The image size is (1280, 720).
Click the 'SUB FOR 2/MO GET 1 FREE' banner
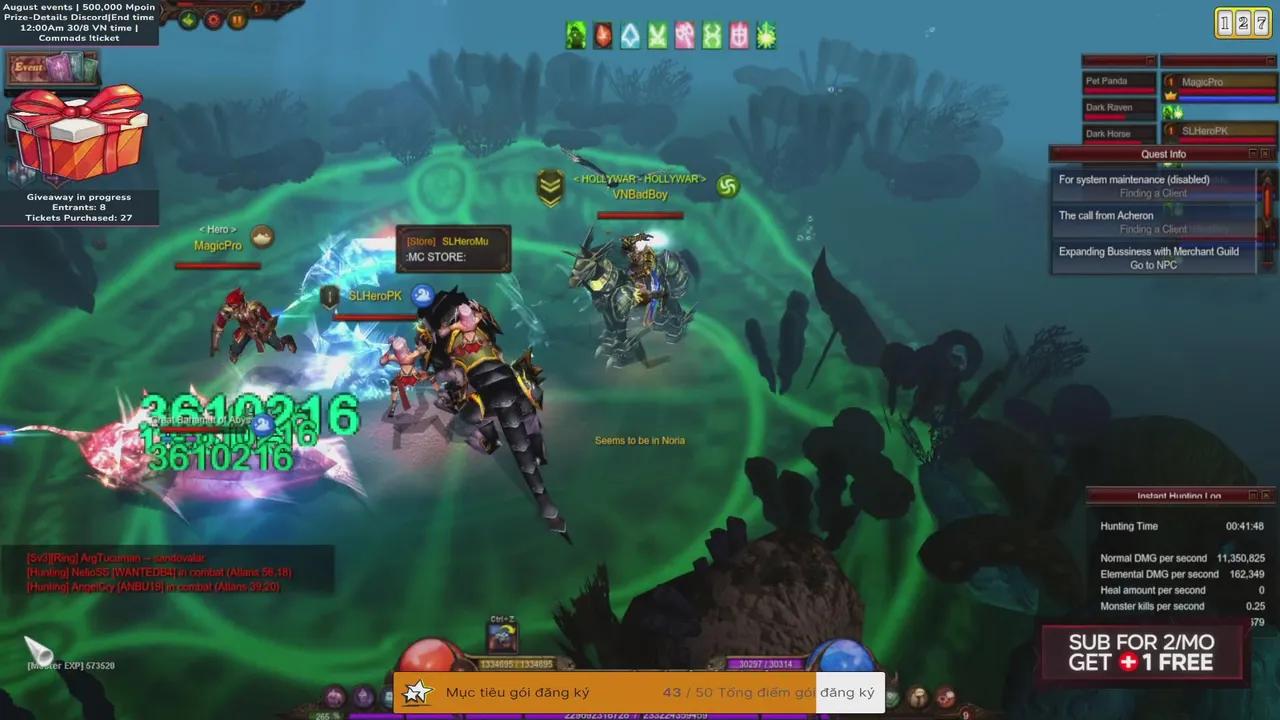pyautogui.click(x=1140, y=652)
